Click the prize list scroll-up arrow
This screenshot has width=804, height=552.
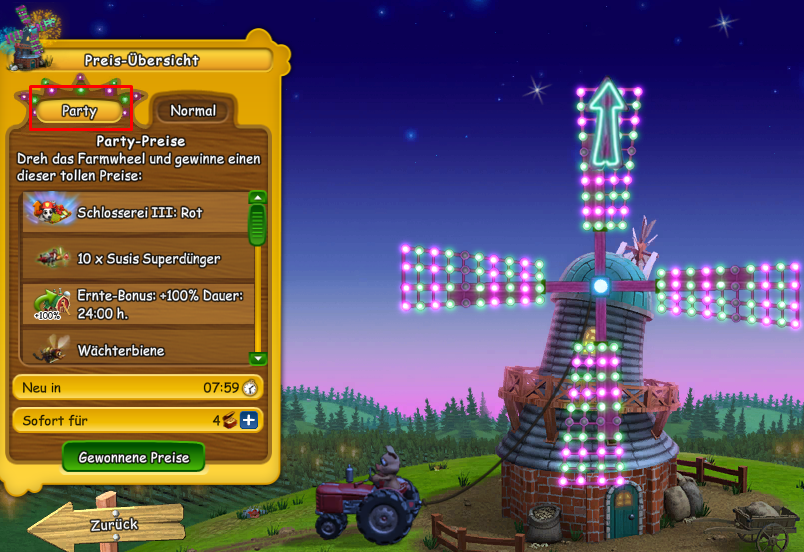pos(258,197)
